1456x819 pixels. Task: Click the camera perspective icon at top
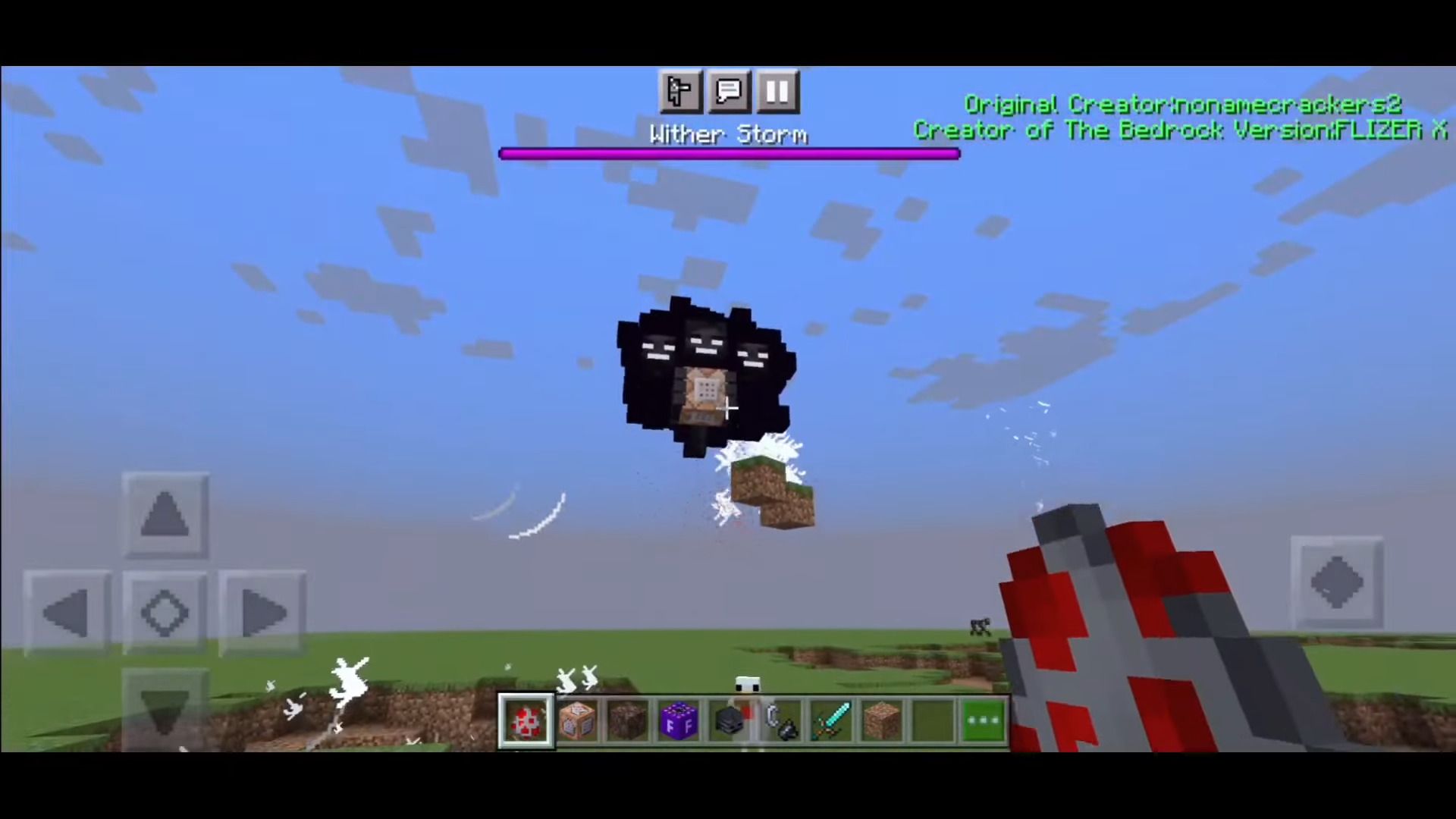[x=680, y=92]
